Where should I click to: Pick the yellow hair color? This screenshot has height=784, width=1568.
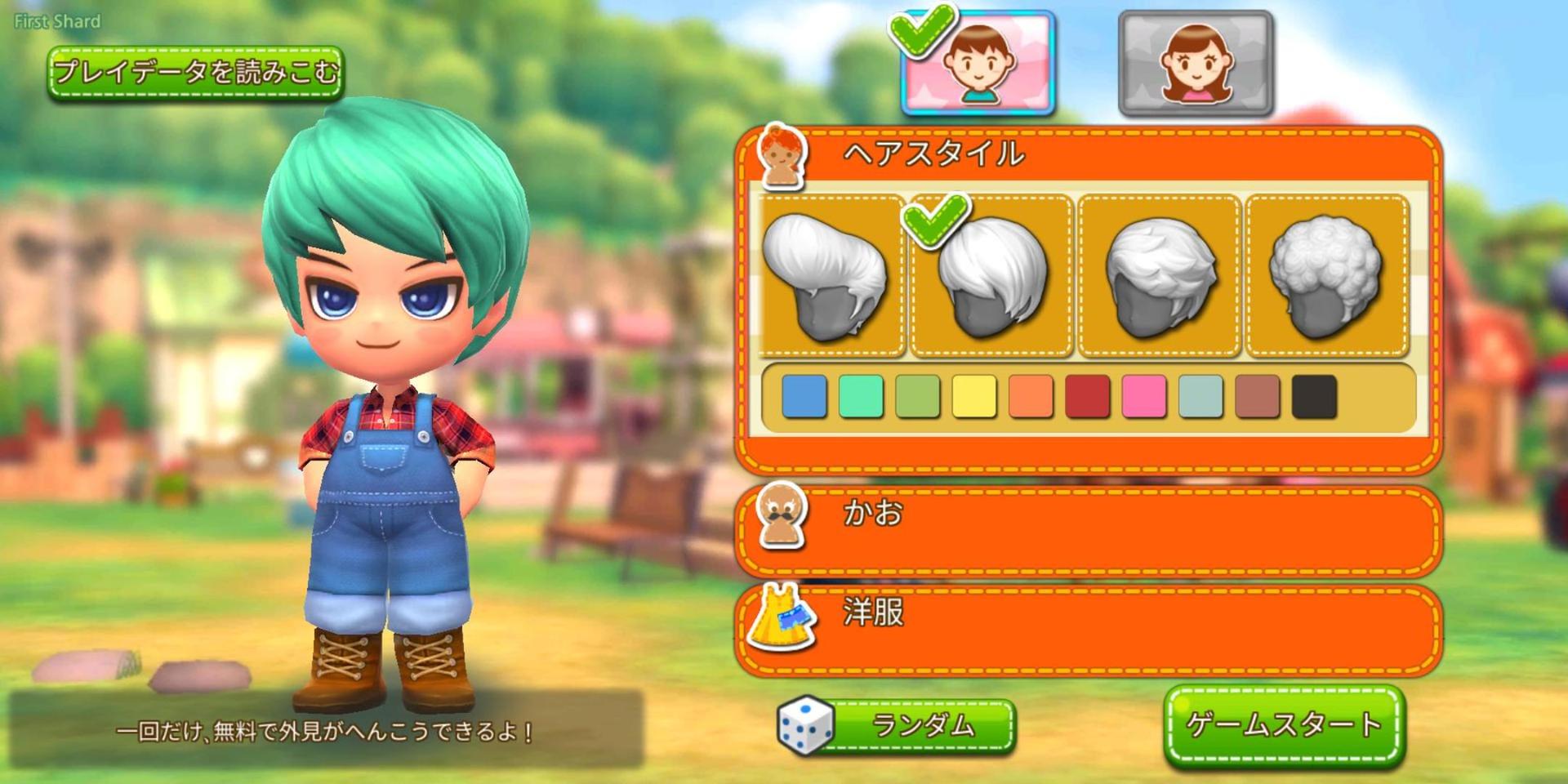click(974, 396)
